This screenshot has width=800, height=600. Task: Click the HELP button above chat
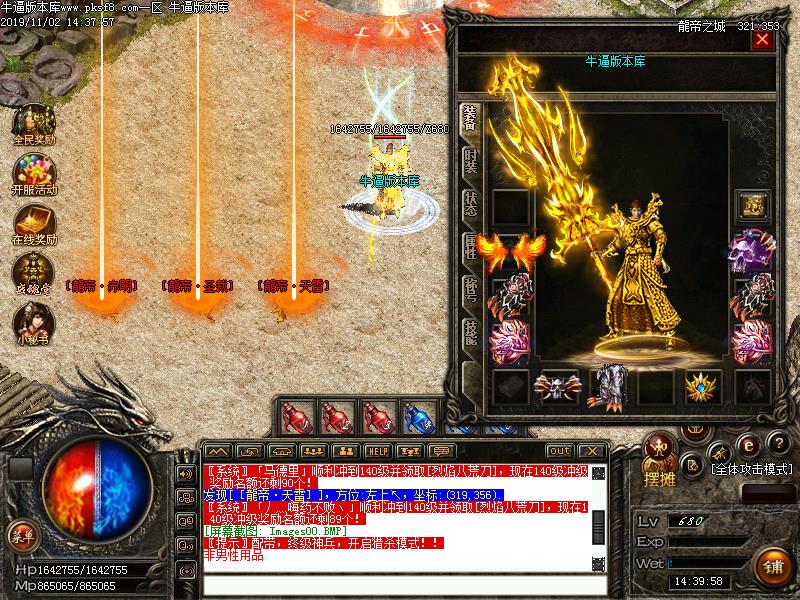[377, 451]
